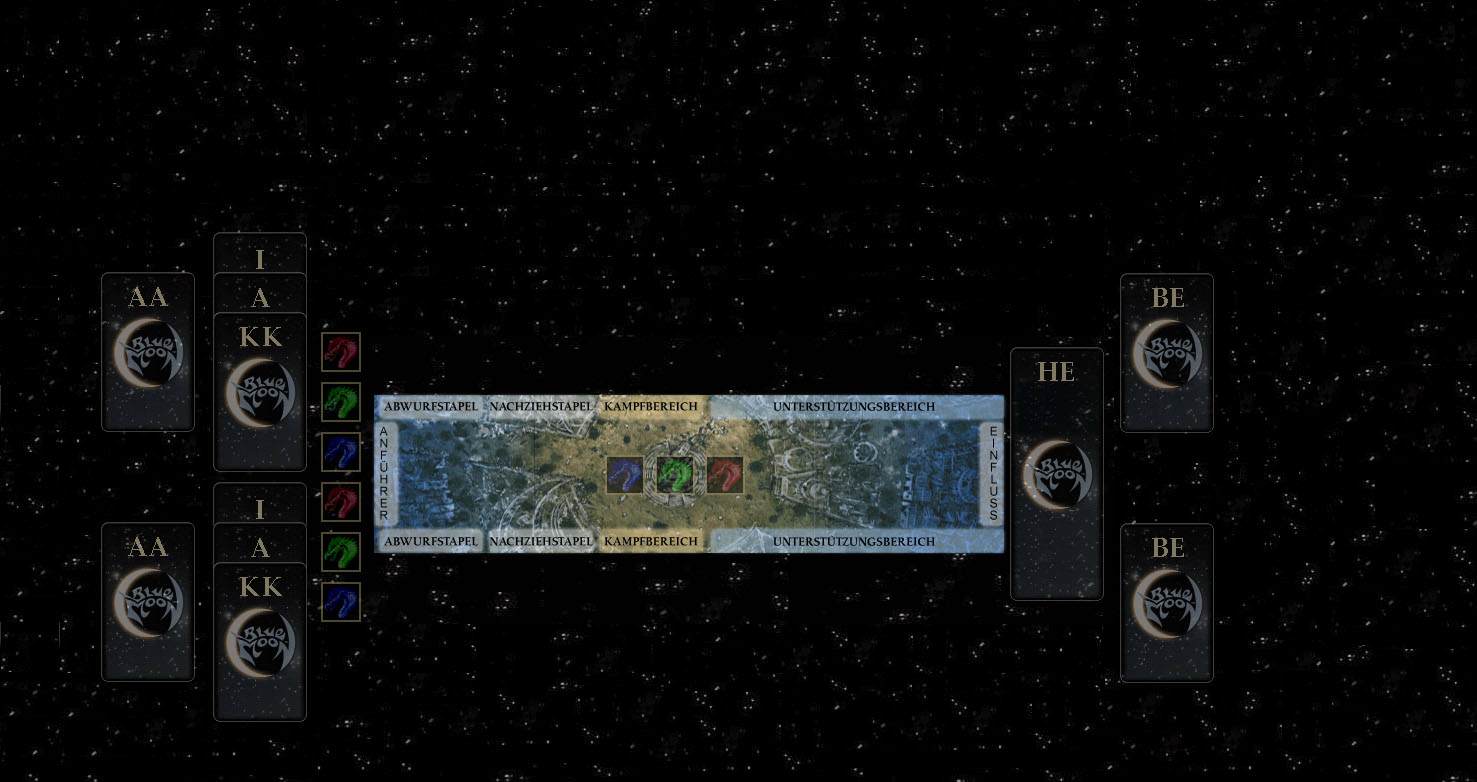The height and width of the screenshot is (782, 1477).
Task: Select the HE card deck
Action: pyautogui.click(x=1056, y=473)
